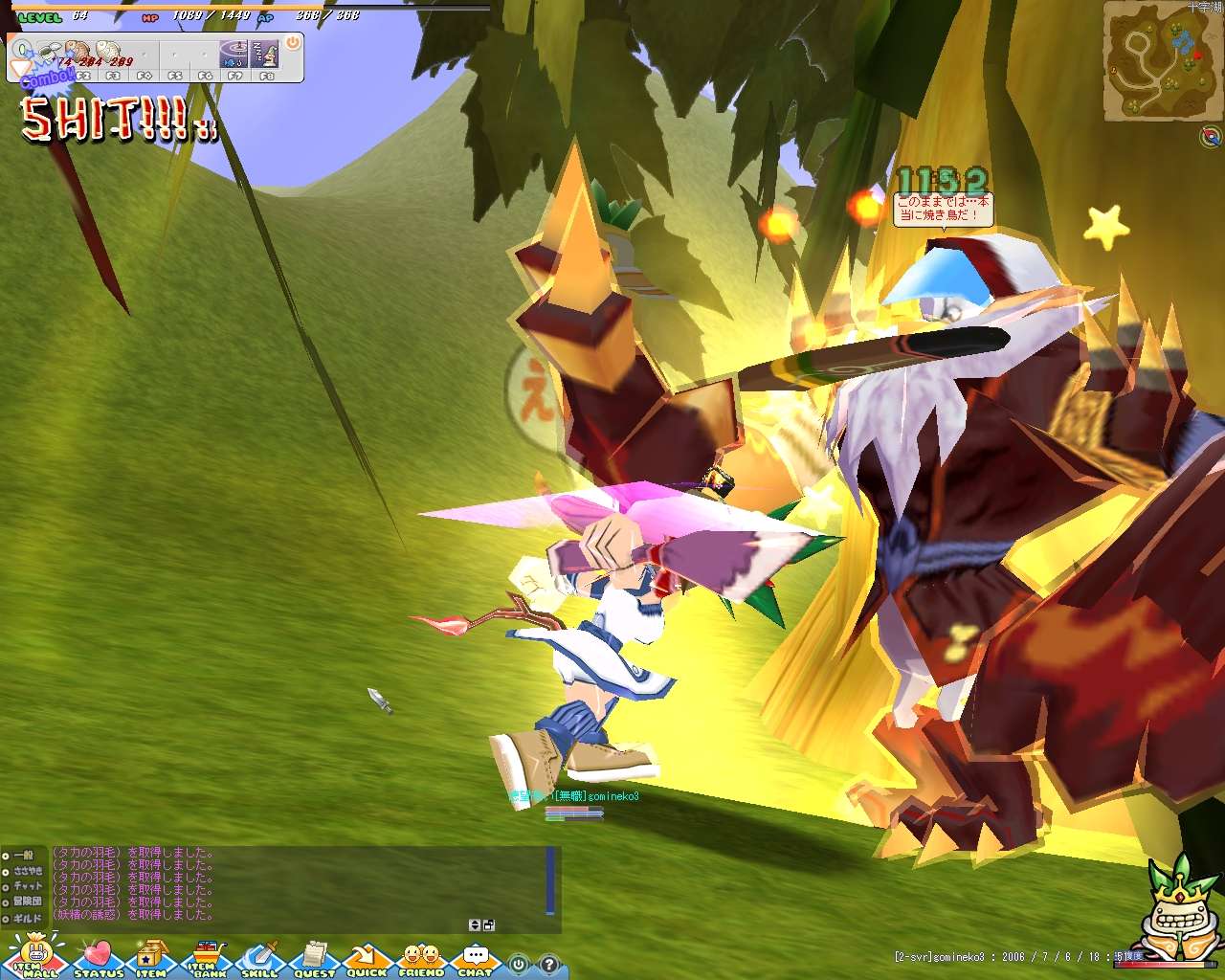Select the 一般 chat channel
The height and width of the screenshot is (980, 1225).
(x=22, y=855)
